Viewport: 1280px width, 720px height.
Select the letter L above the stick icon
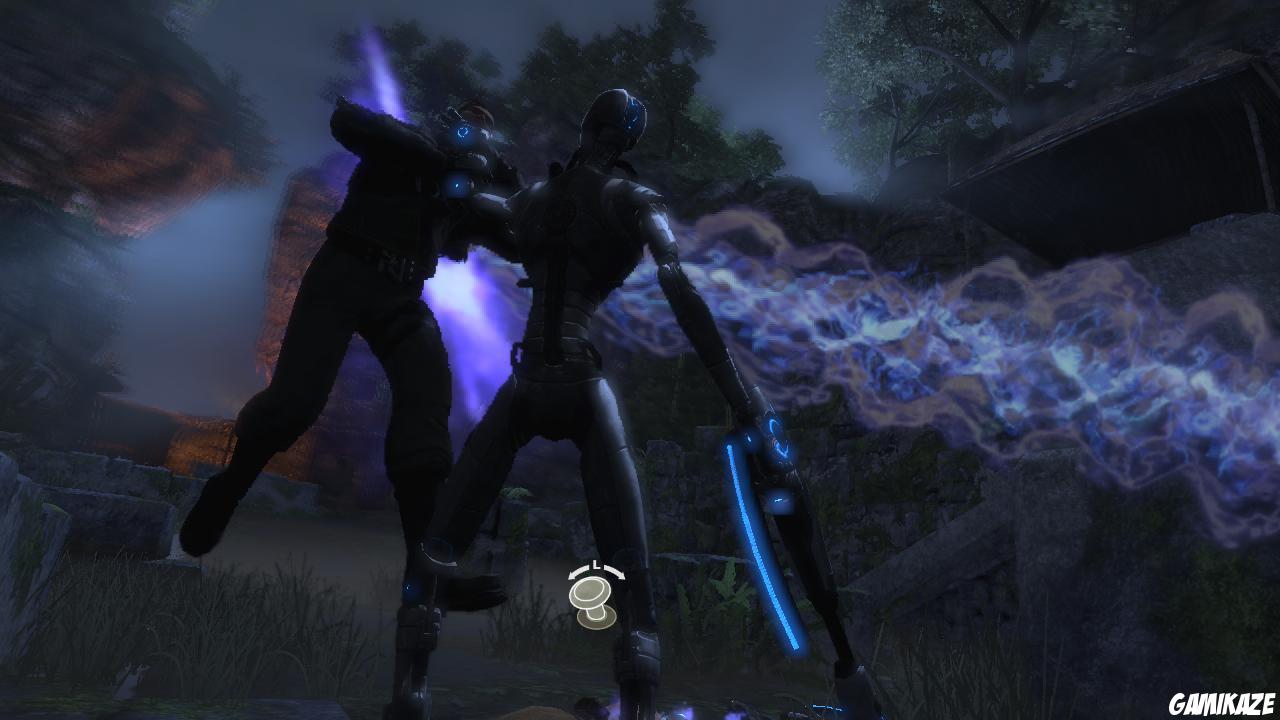point(595,565)
